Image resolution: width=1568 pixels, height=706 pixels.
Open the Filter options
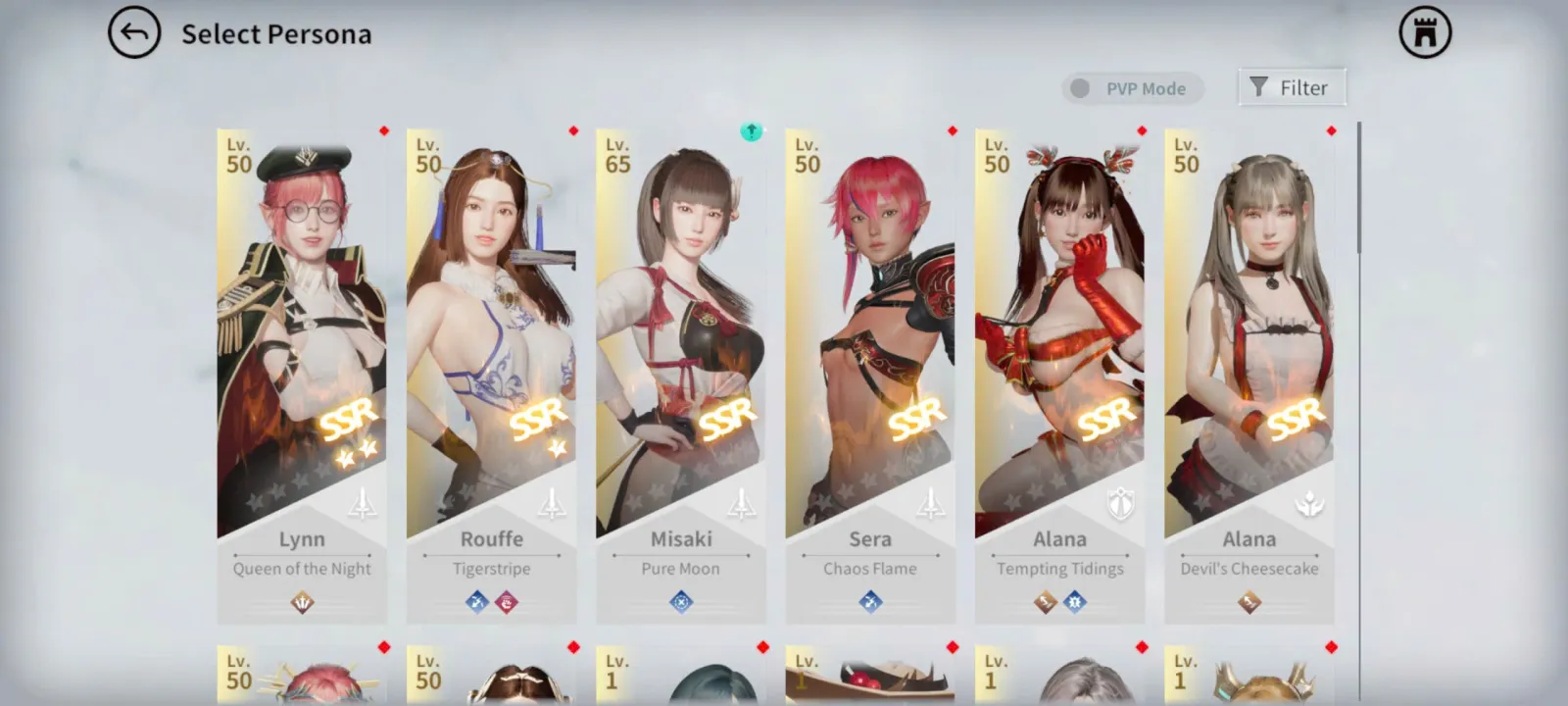click(1291, 87)
